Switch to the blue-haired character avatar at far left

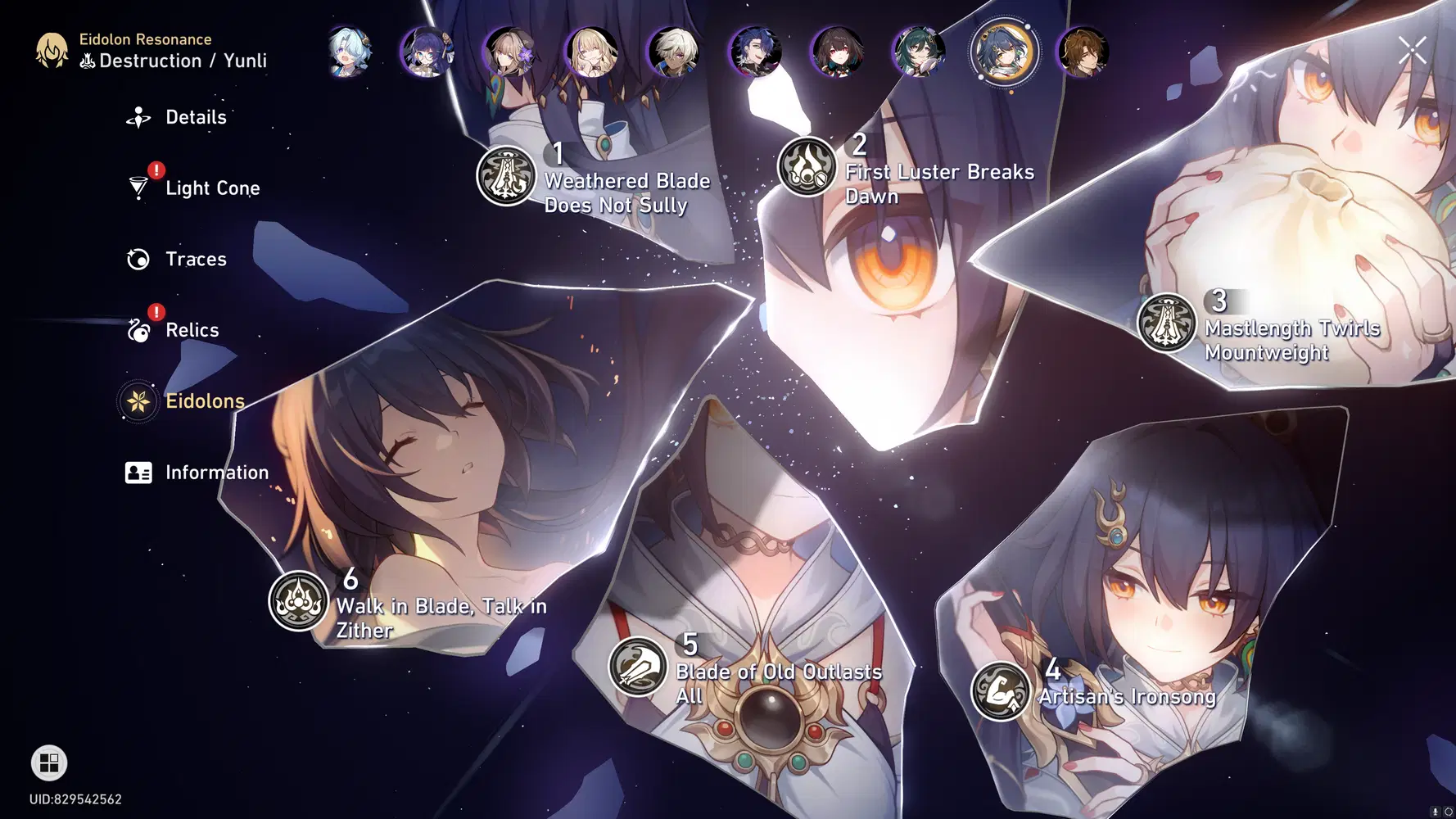pyautogui.click(x=347, y=52)
